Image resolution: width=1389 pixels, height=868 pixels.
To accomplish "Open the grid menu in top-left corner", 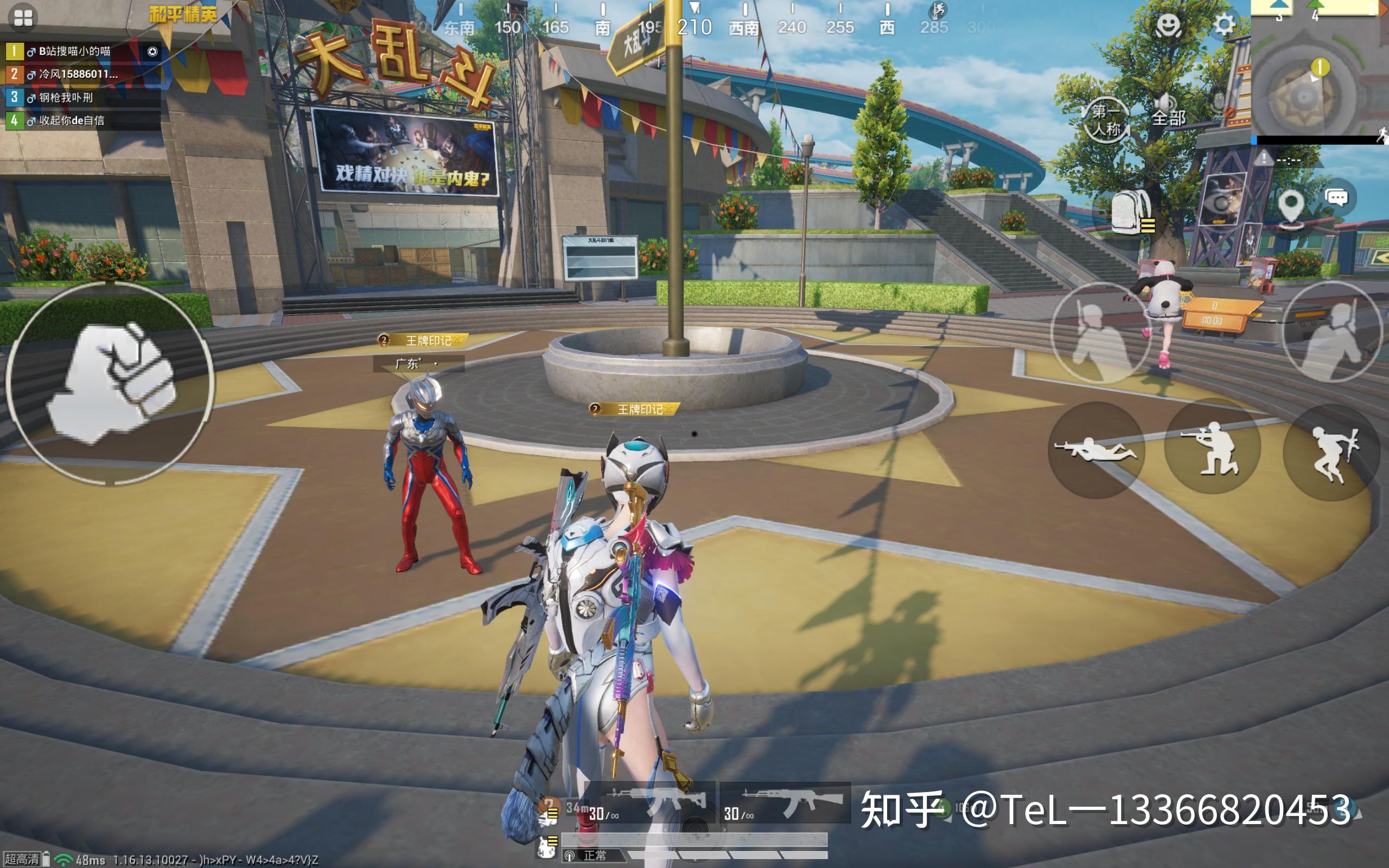I will point(23,18).
